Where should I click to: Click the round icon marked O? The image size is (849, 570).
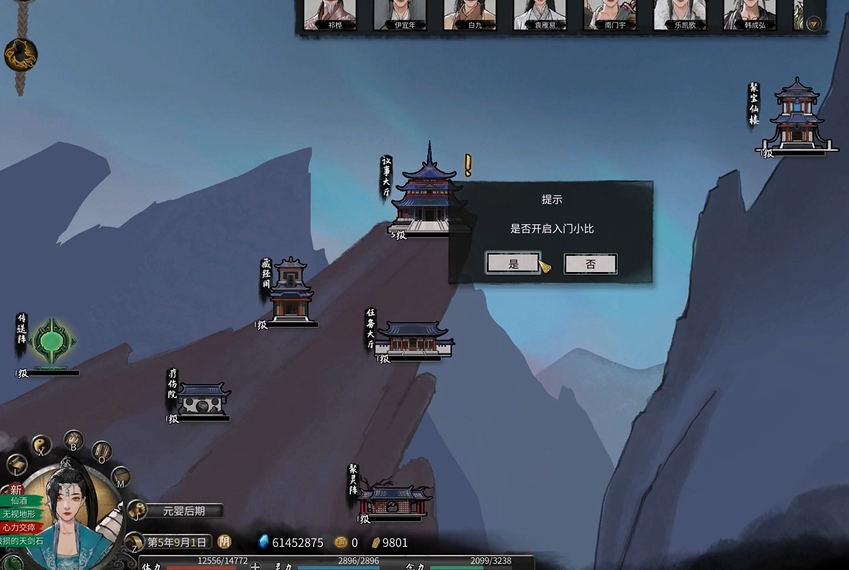click(101, 452)
